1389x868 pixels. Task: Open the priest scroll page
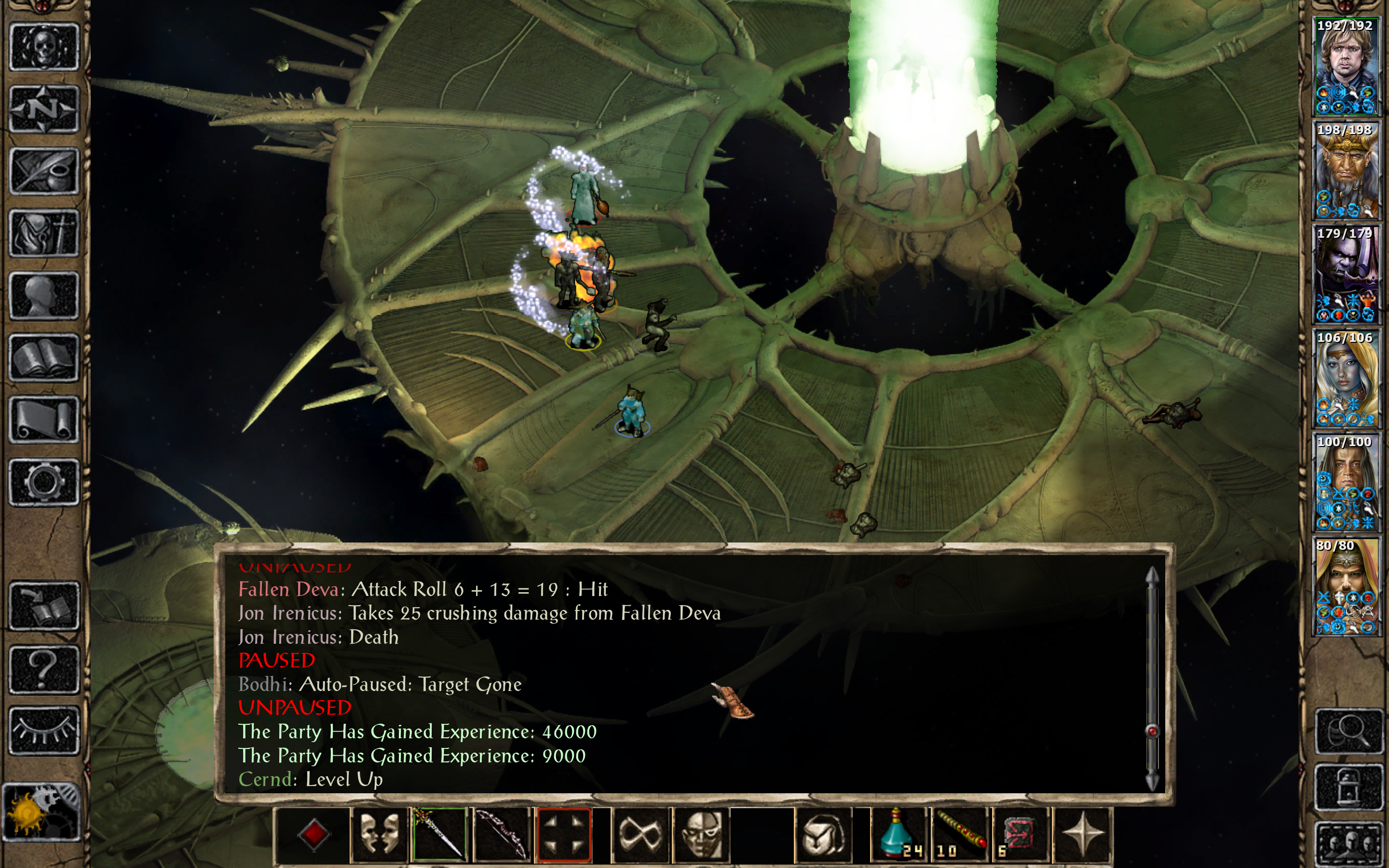point(43,420)
